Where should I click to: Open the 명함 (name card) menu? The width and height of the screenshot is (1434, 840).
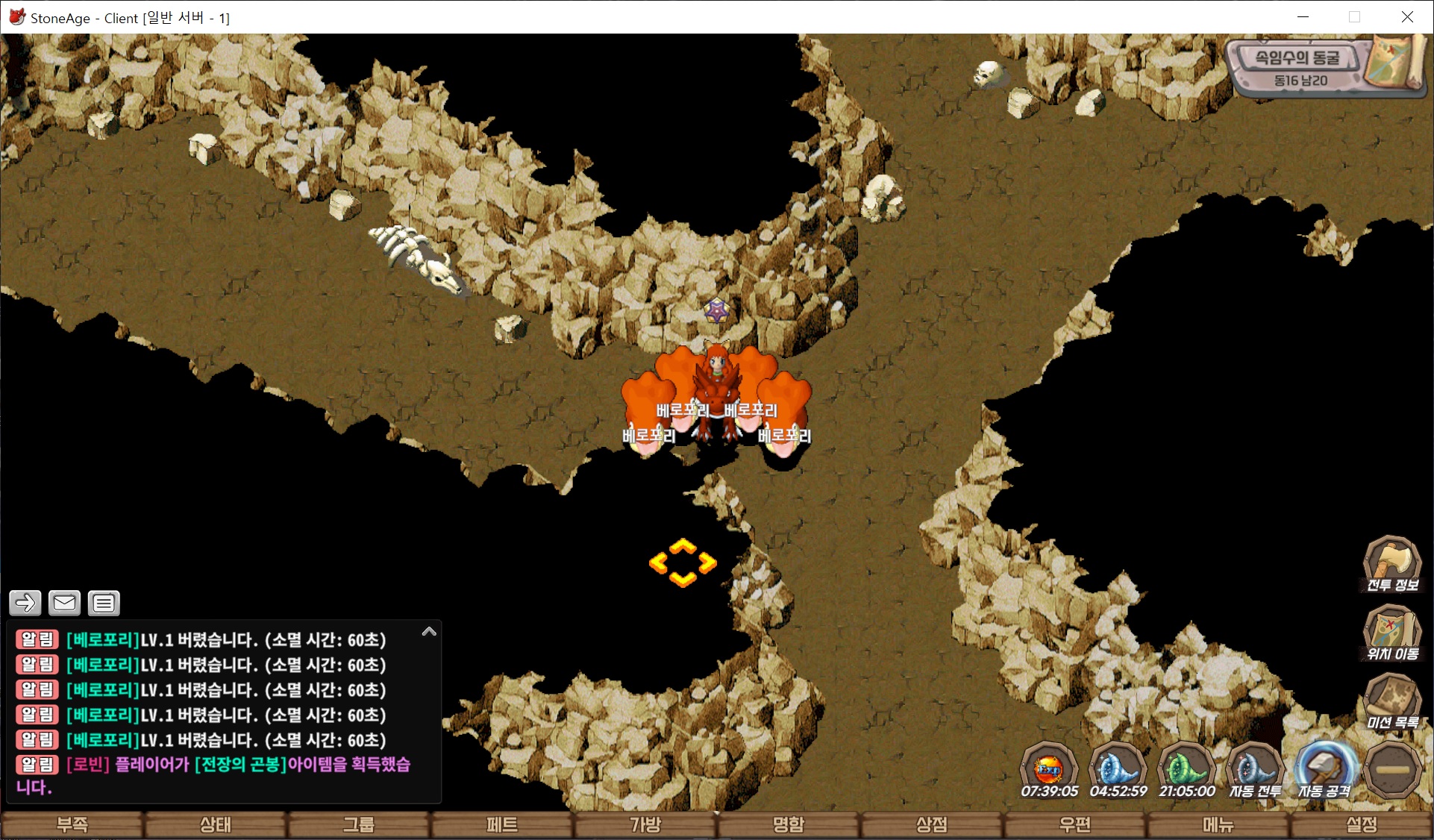[x=789, y=824]
